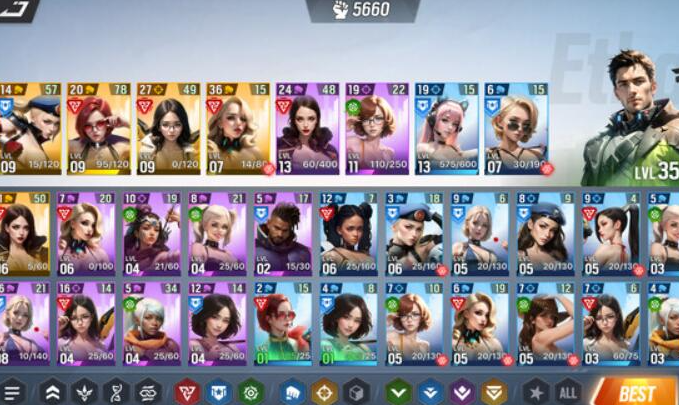Toggle the star favorites filter
This screenshot has height=405, width=679.
click(x=537, y=392)
